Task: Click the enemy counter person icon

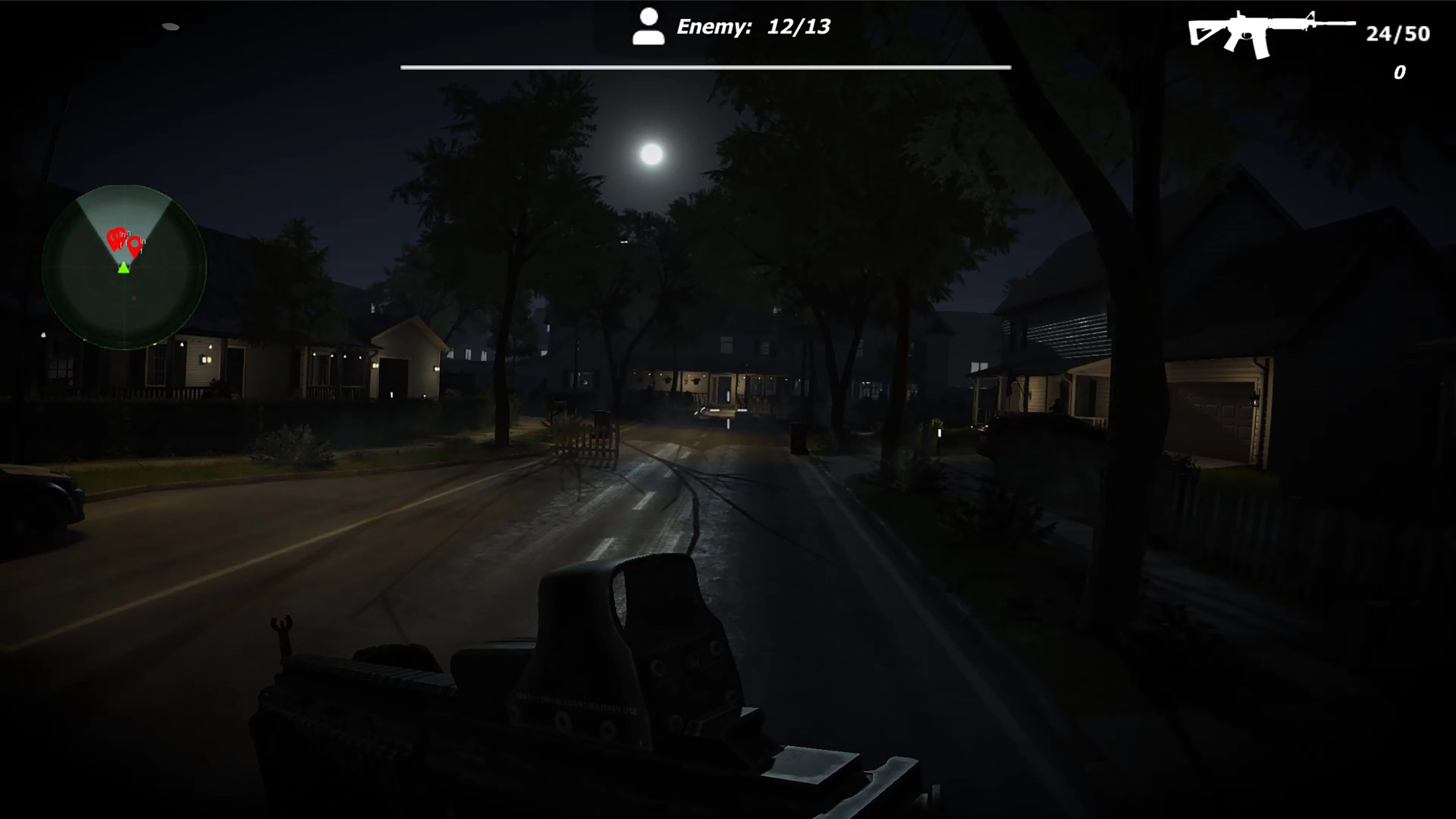Action: click(649, 27)
